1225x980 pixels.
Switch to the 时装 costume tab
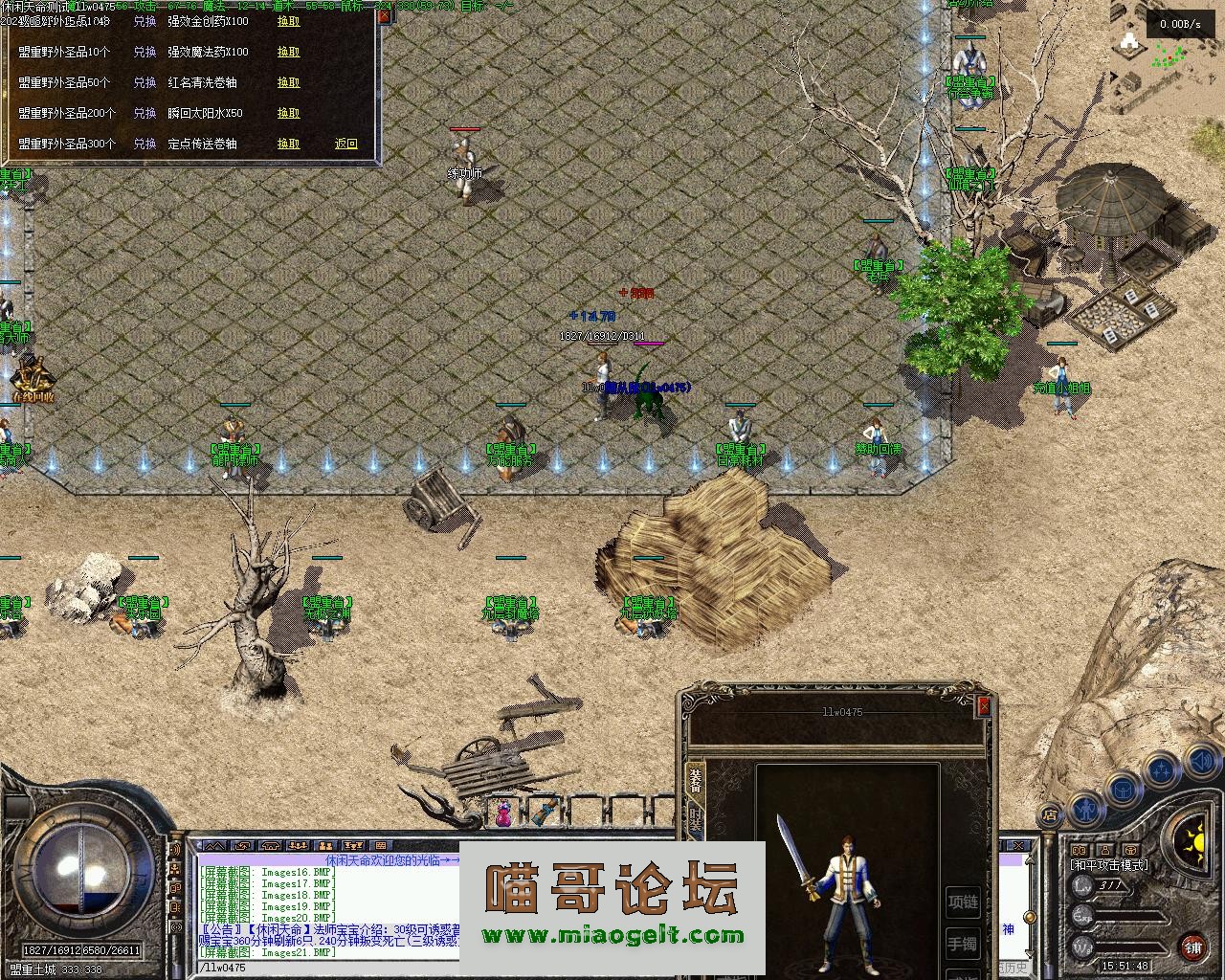(x=696, y=819)
